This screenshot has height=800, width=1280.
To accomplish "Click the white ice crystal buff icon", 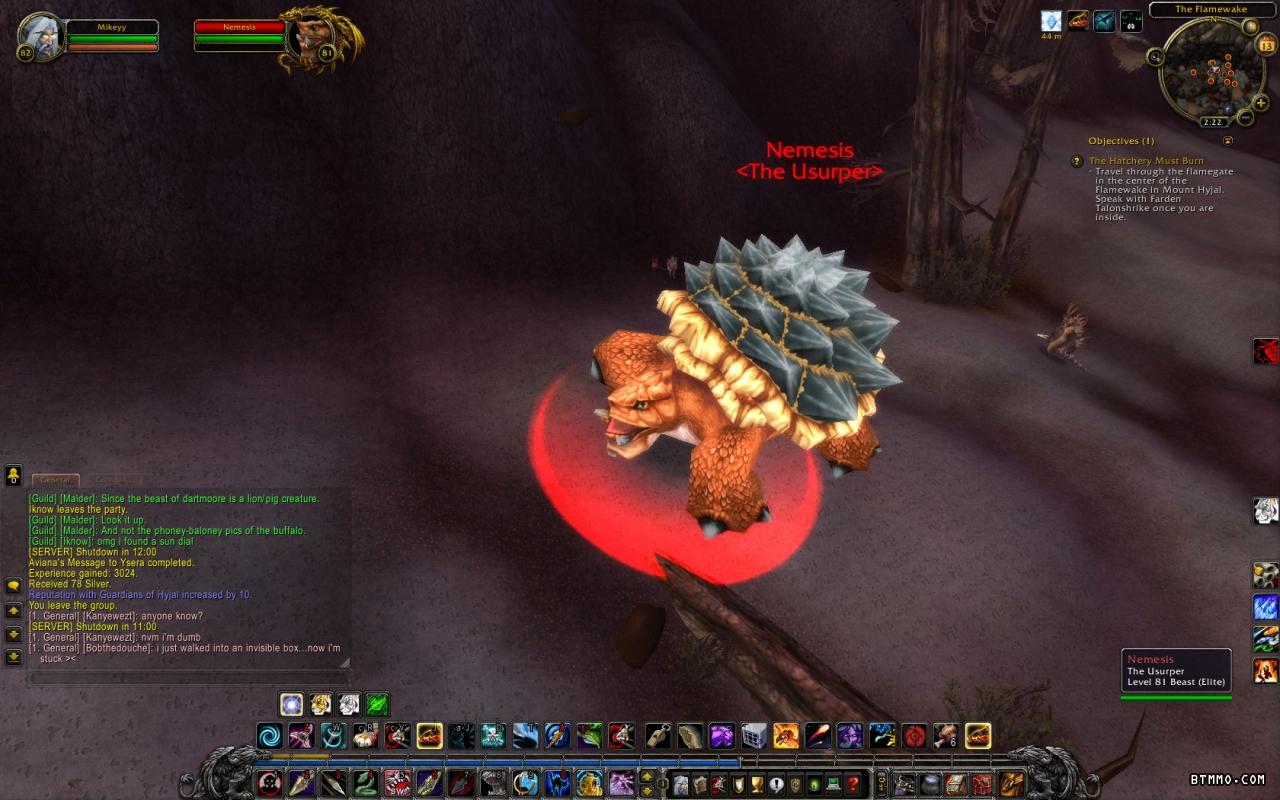I will click(x=1050, y=21).
